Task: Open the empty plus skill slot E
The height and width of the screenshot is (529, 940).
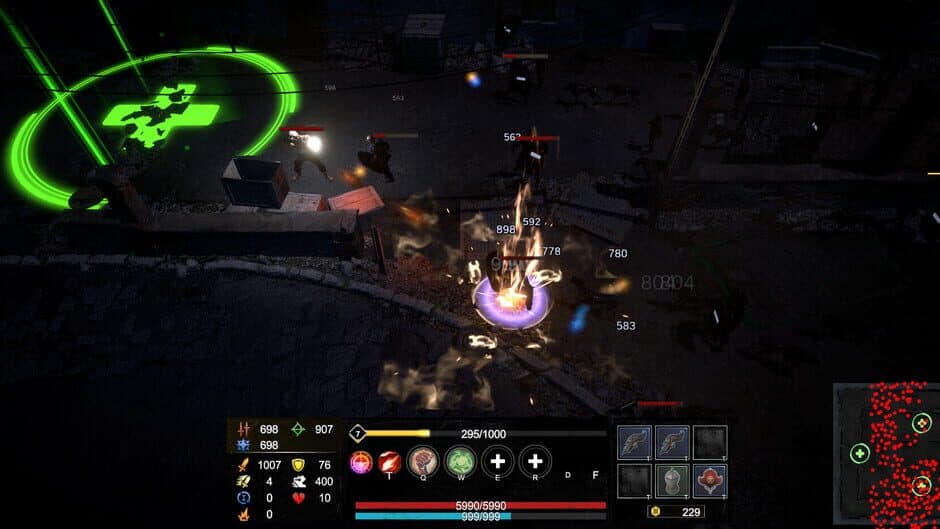Action: pos(497,462)
